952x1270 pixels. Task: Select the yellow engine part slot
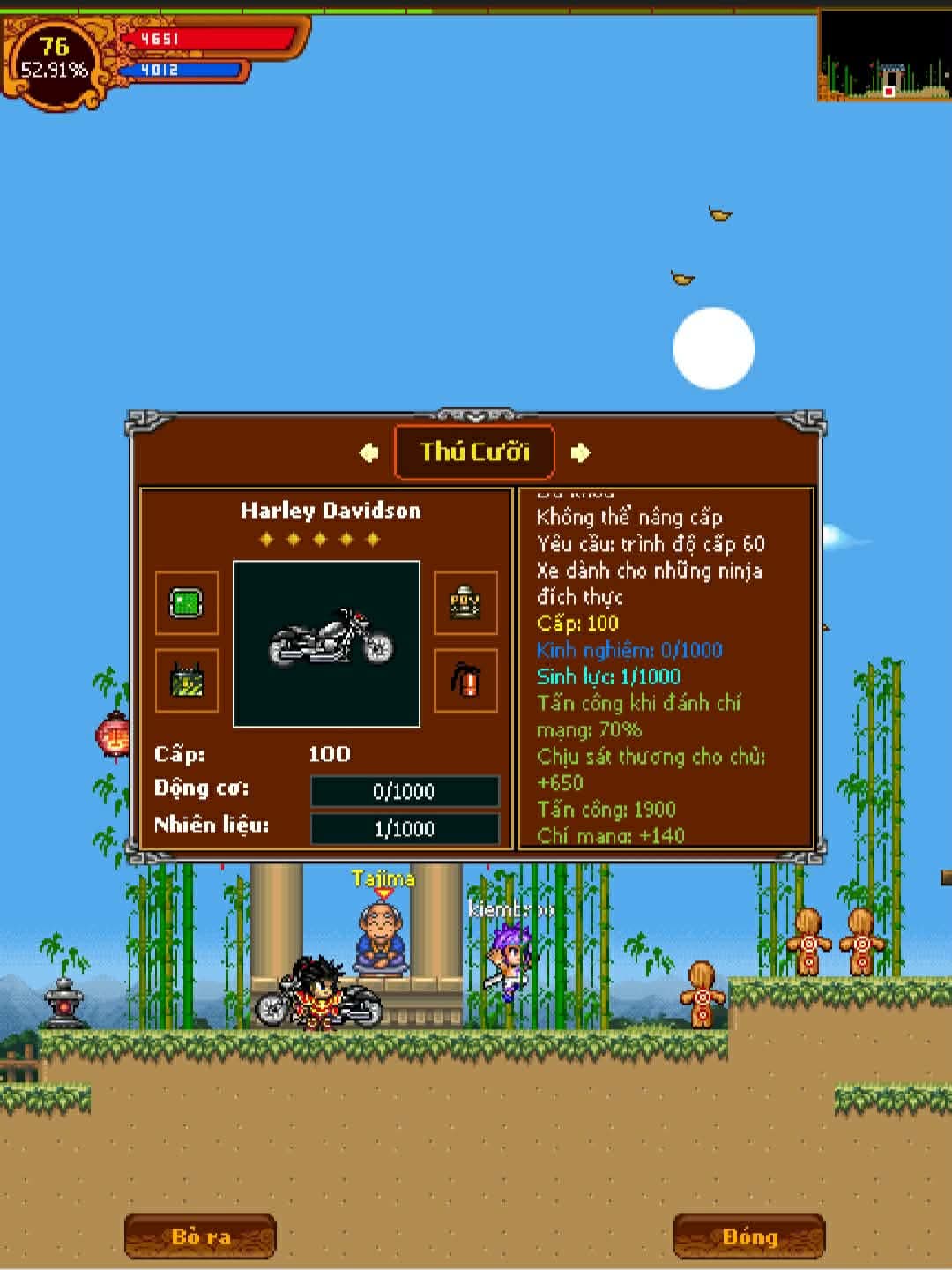pyautogui.click(x=465, y=603)
